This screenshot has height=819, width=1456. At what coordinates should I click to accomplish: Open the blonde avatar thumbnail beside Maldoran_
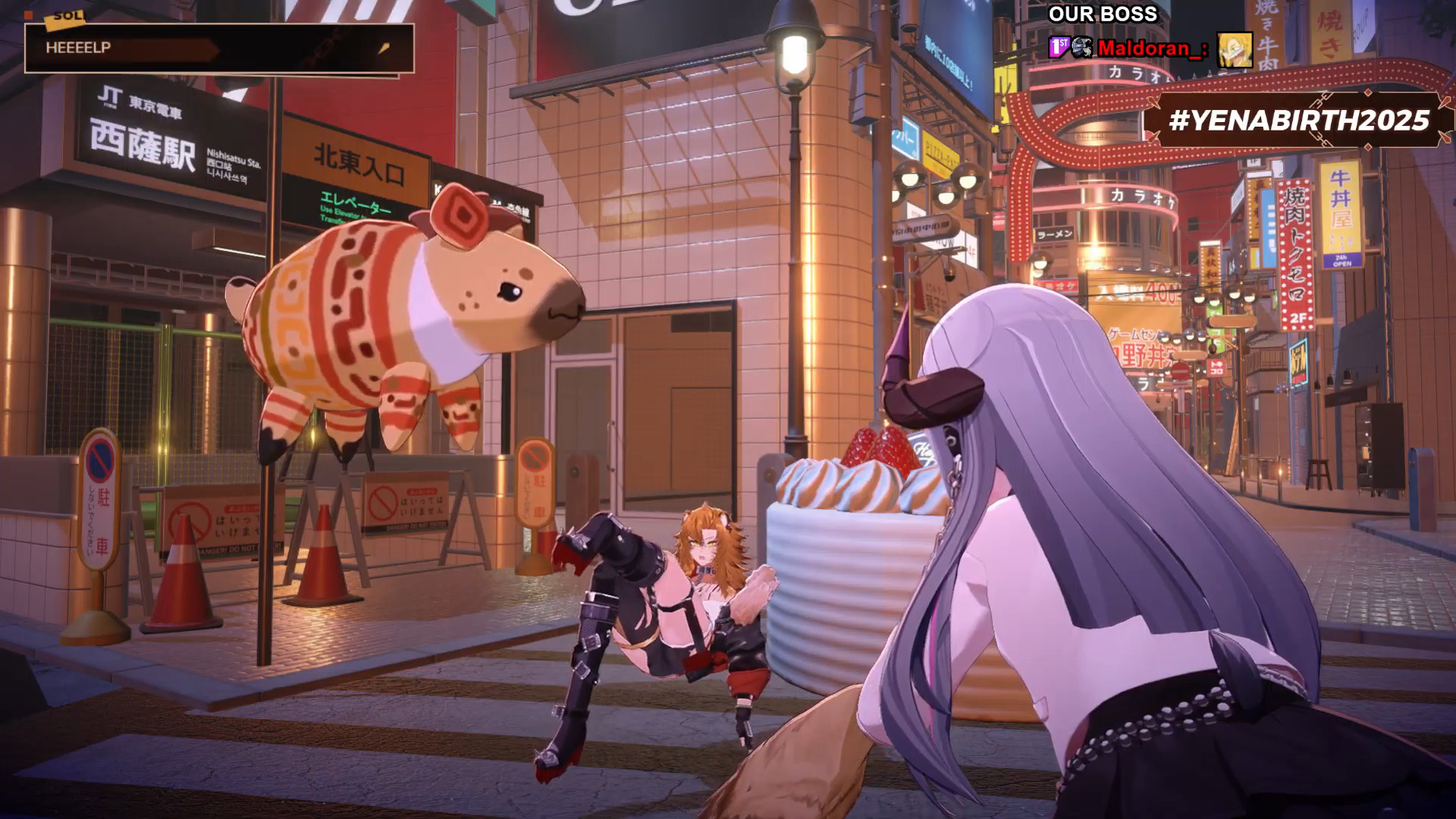1235,50
